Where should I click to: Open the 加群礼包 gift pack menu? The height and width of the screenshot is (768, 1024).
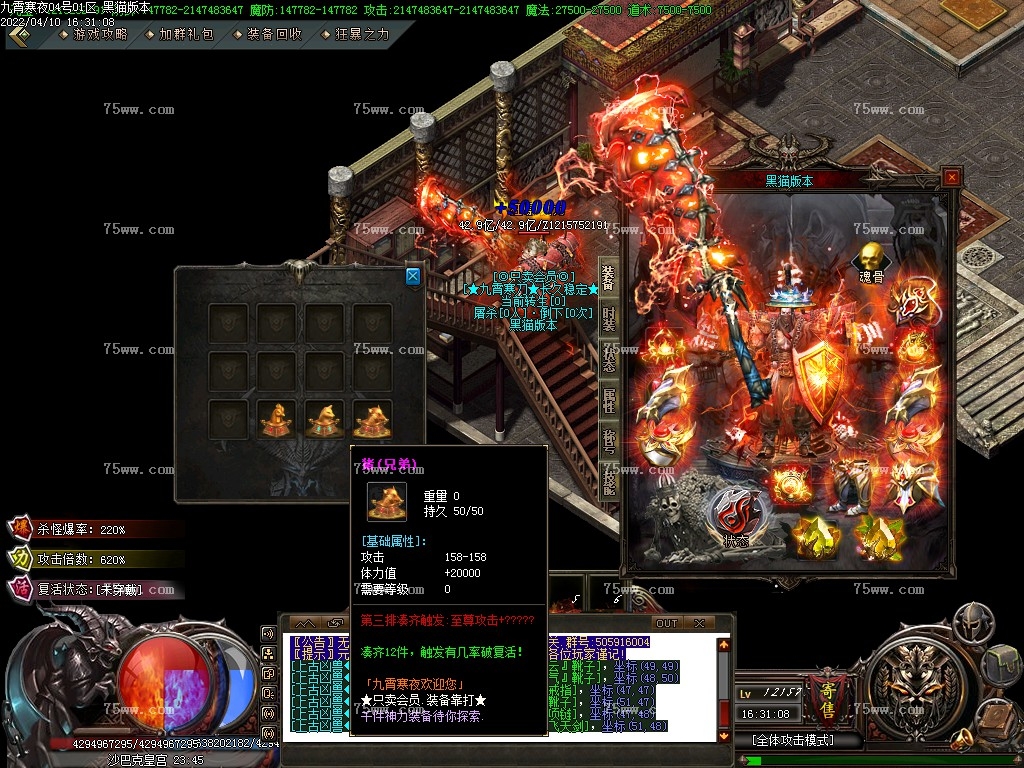187,34
